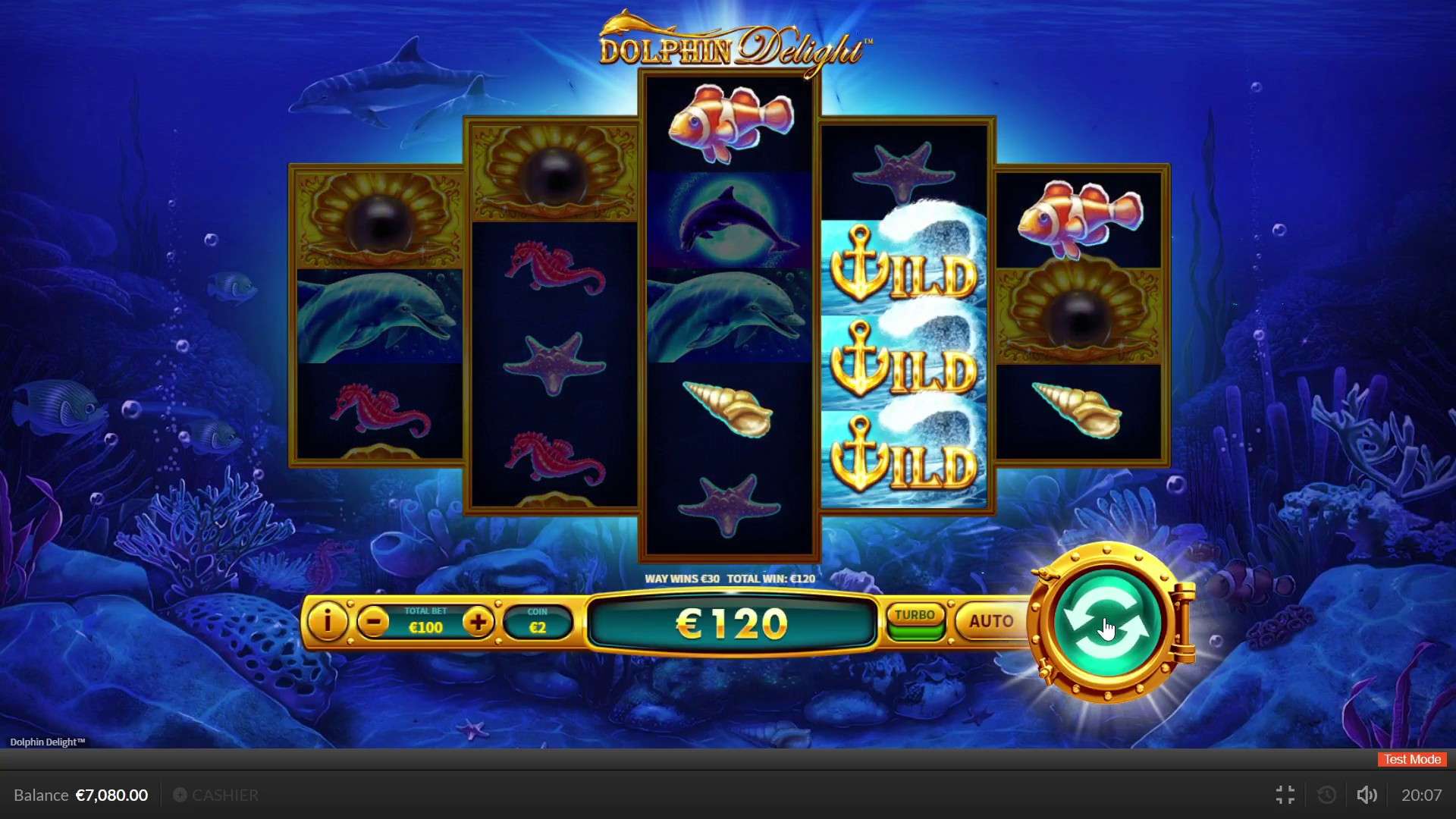Screen dimensions: 1456x819
Task: Exit fullscreen mode
Action: click(1285, 795)
